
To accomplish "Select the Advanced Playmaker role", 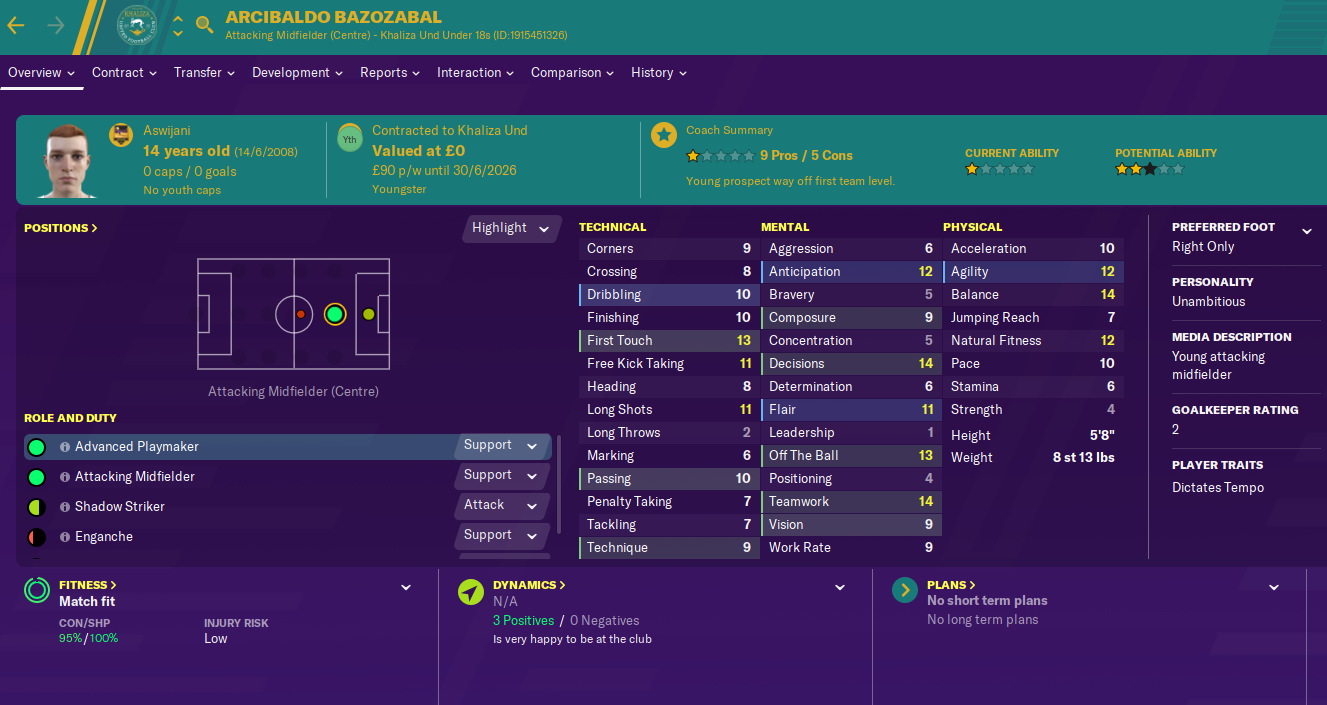I will pos(137,447).
